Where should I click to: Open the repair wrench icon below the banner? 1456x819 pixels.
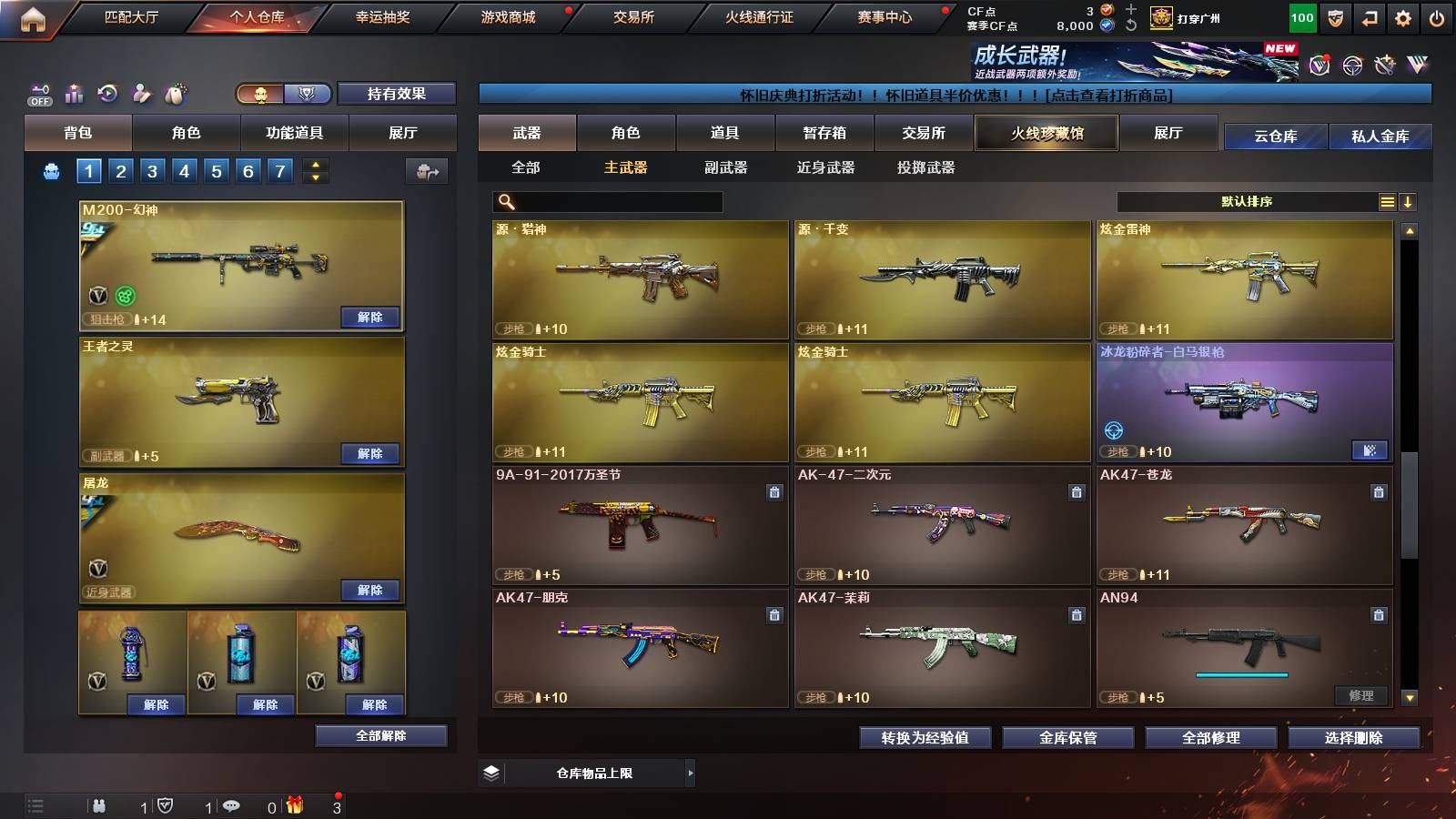pos(1385,64)
